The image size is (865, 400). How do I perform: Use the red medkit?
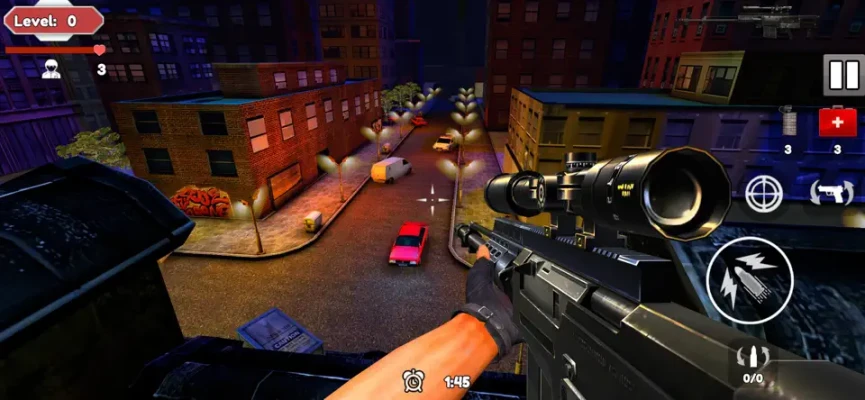click(837, 123)
